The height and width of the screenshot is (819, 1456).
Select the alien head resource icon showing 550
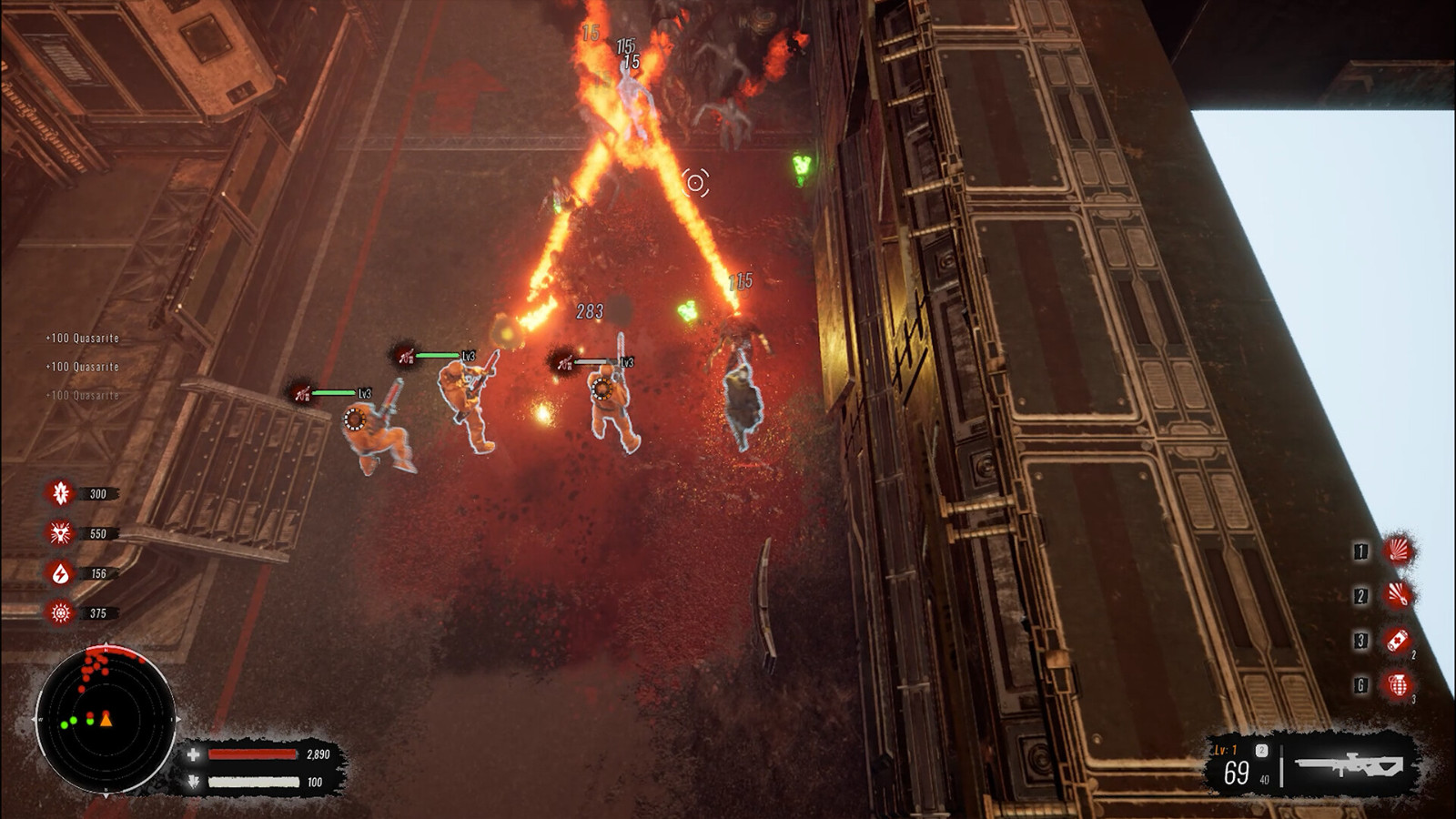coord(60,533)
